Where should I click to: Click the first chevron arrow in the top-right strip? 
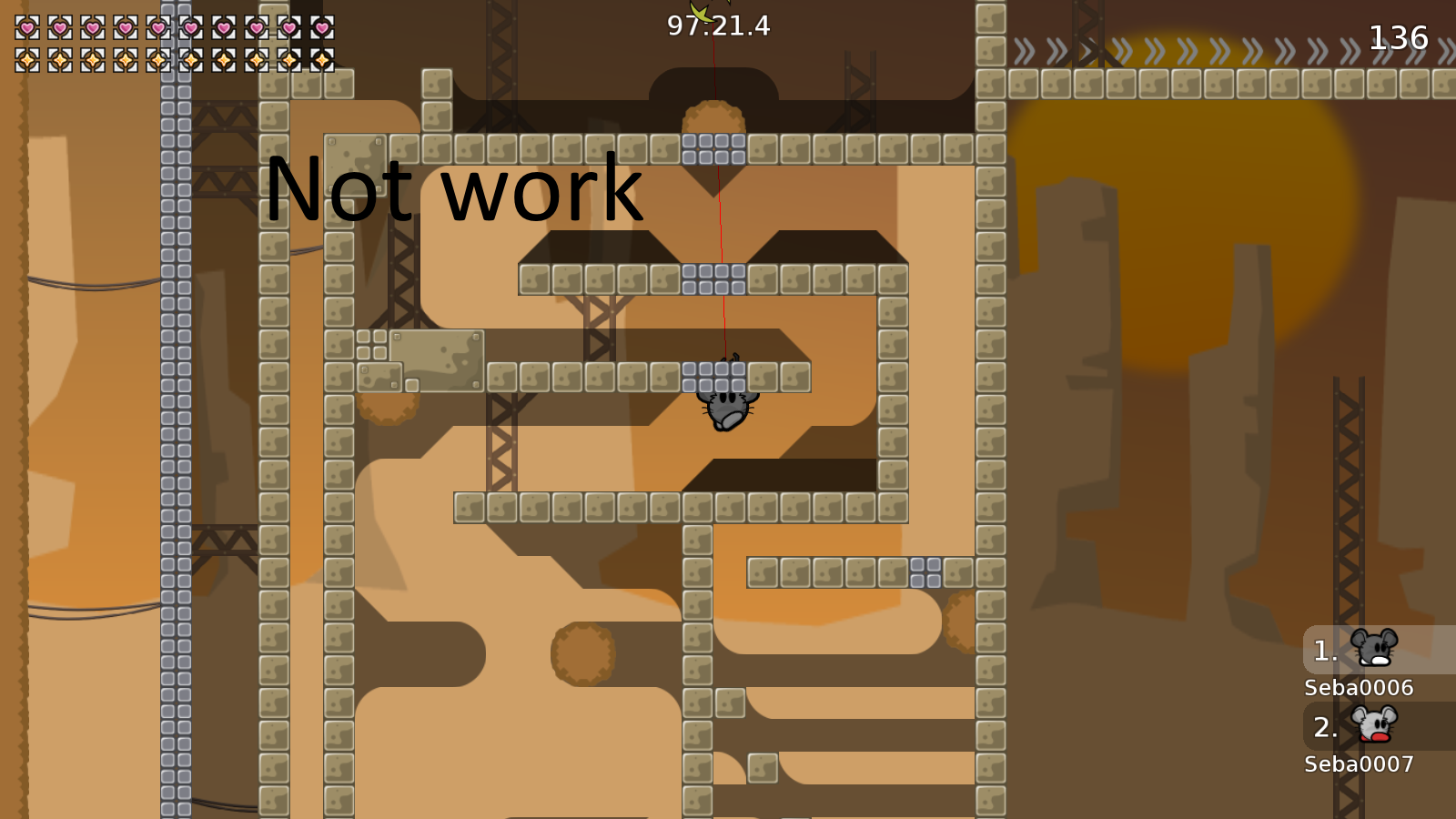click(x=1024, y=48)
